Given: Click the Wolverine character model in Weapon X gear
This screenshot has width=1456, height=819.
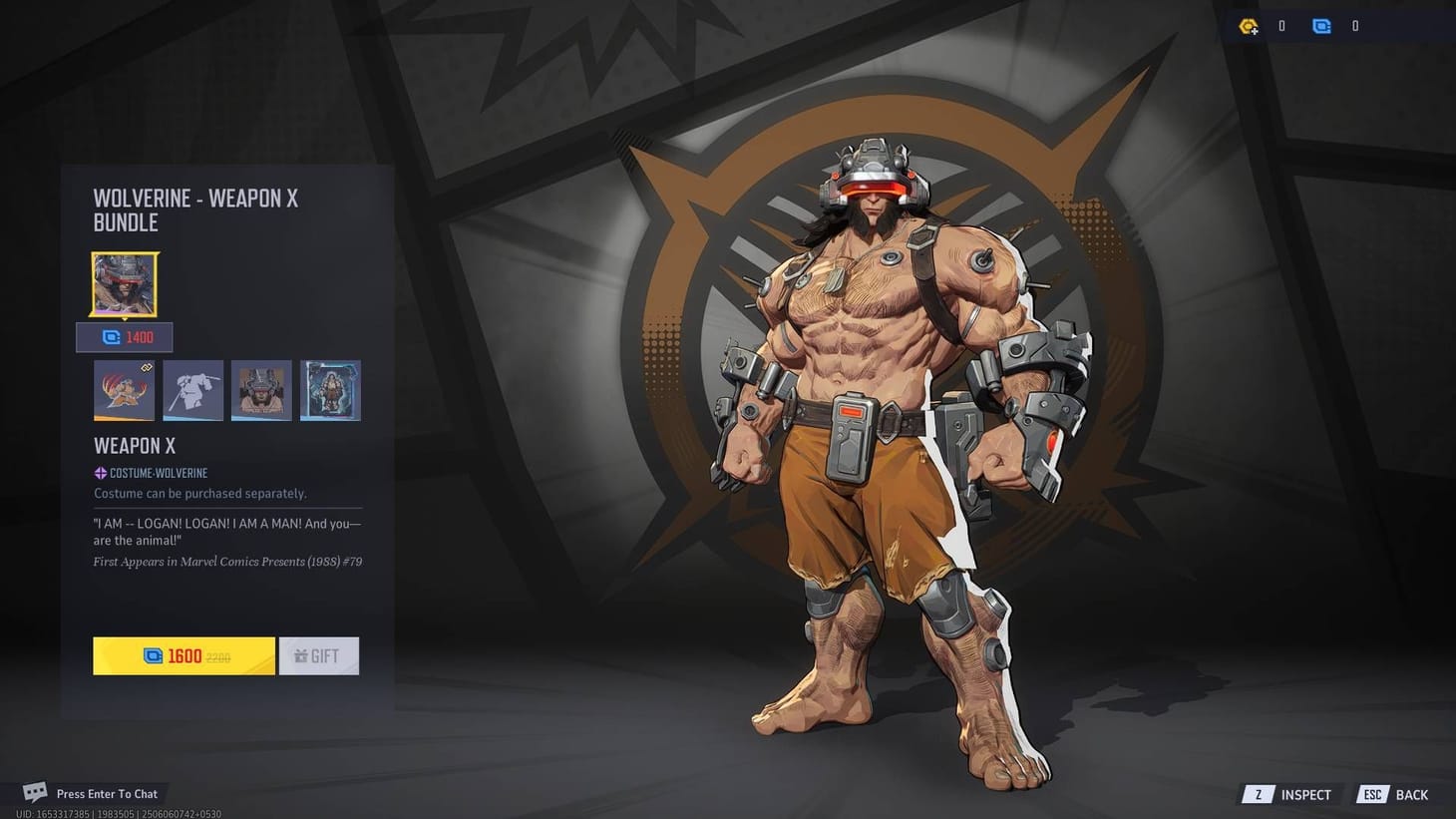Looking at the screenshot, I should tap(878, 399).
